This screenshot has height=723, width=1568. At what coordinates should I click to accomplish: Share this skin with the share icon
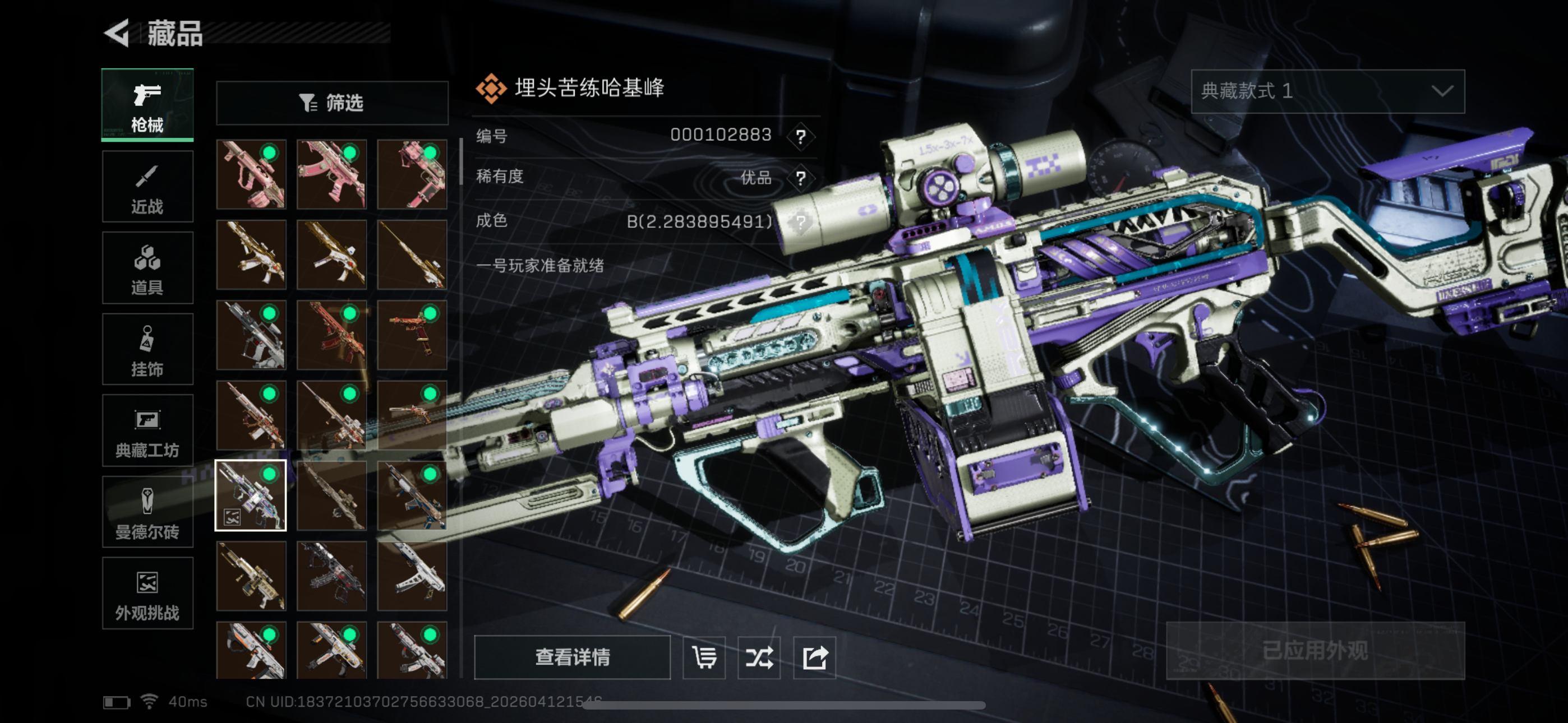pos(814,657)
